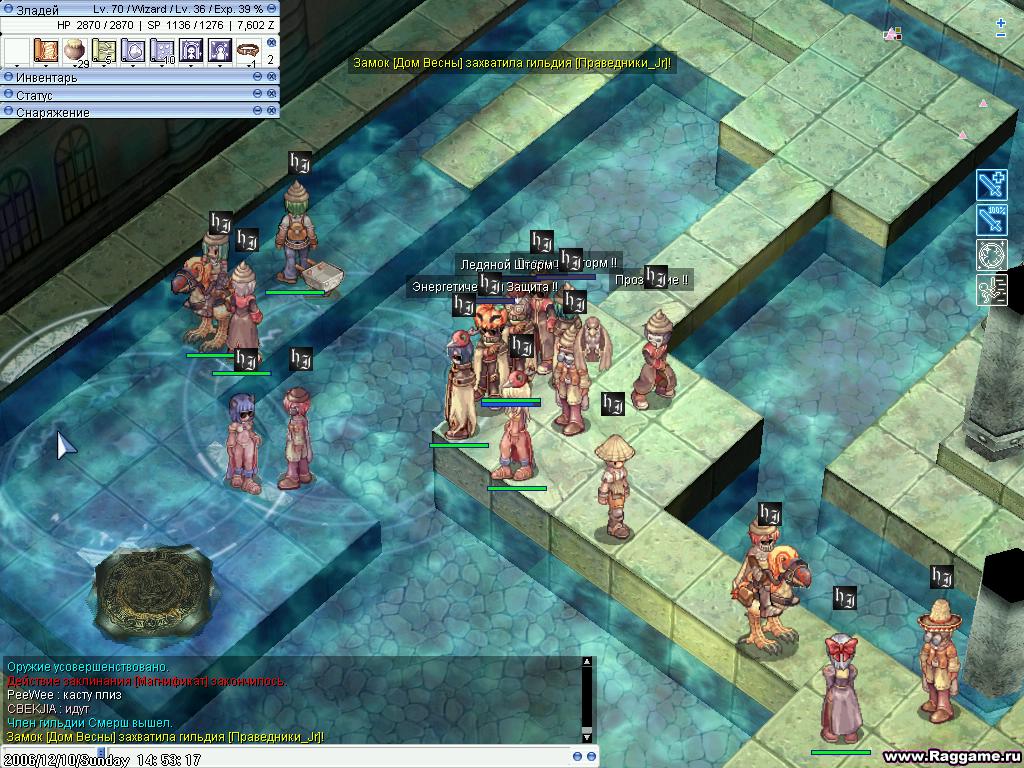Expand the Снаряжение (Equipment) panel
Screen dimensions: 1024x768
9,111
